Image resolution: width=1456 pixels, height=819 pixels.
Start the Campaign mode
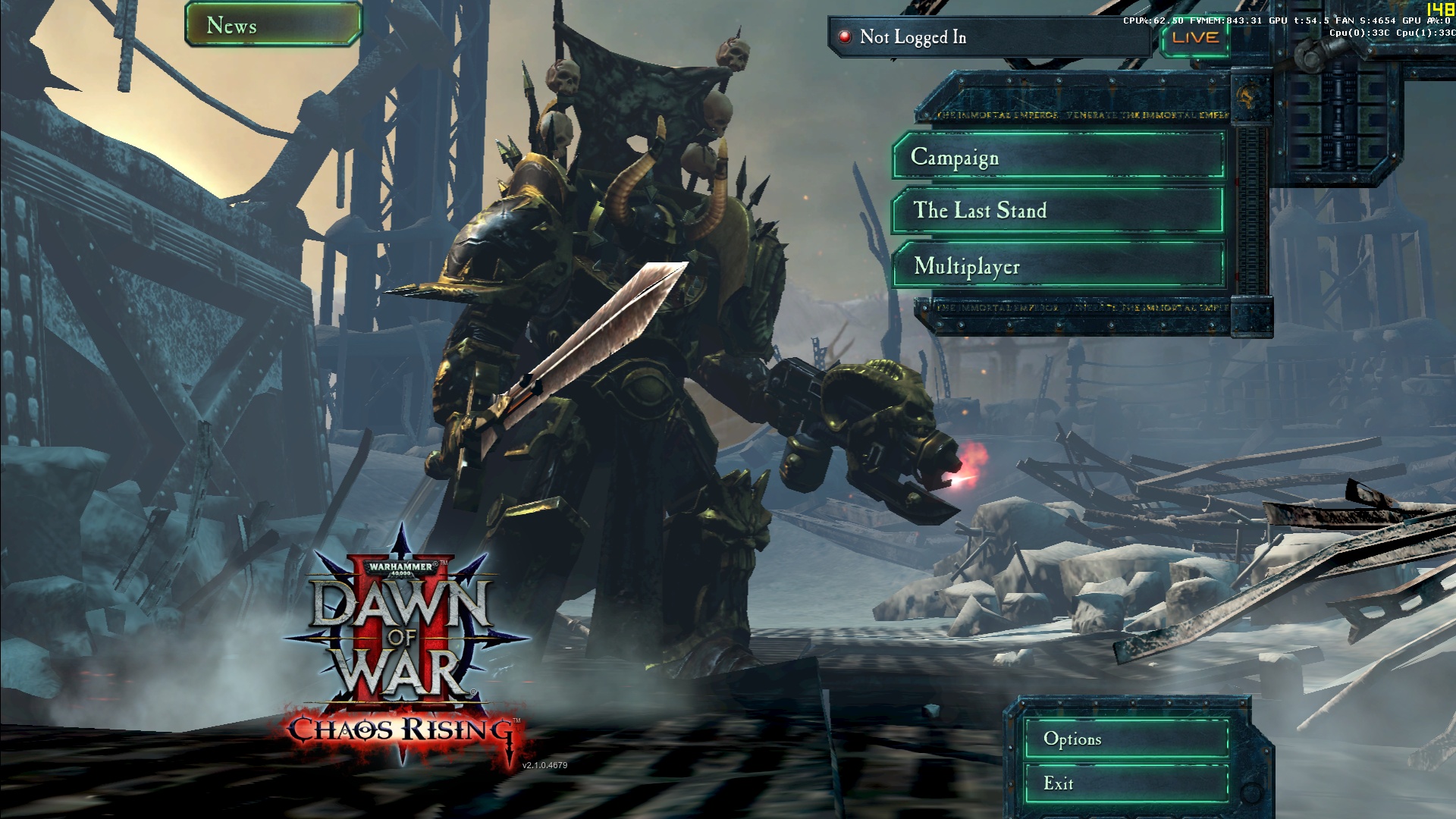[x=1059, y=157]
